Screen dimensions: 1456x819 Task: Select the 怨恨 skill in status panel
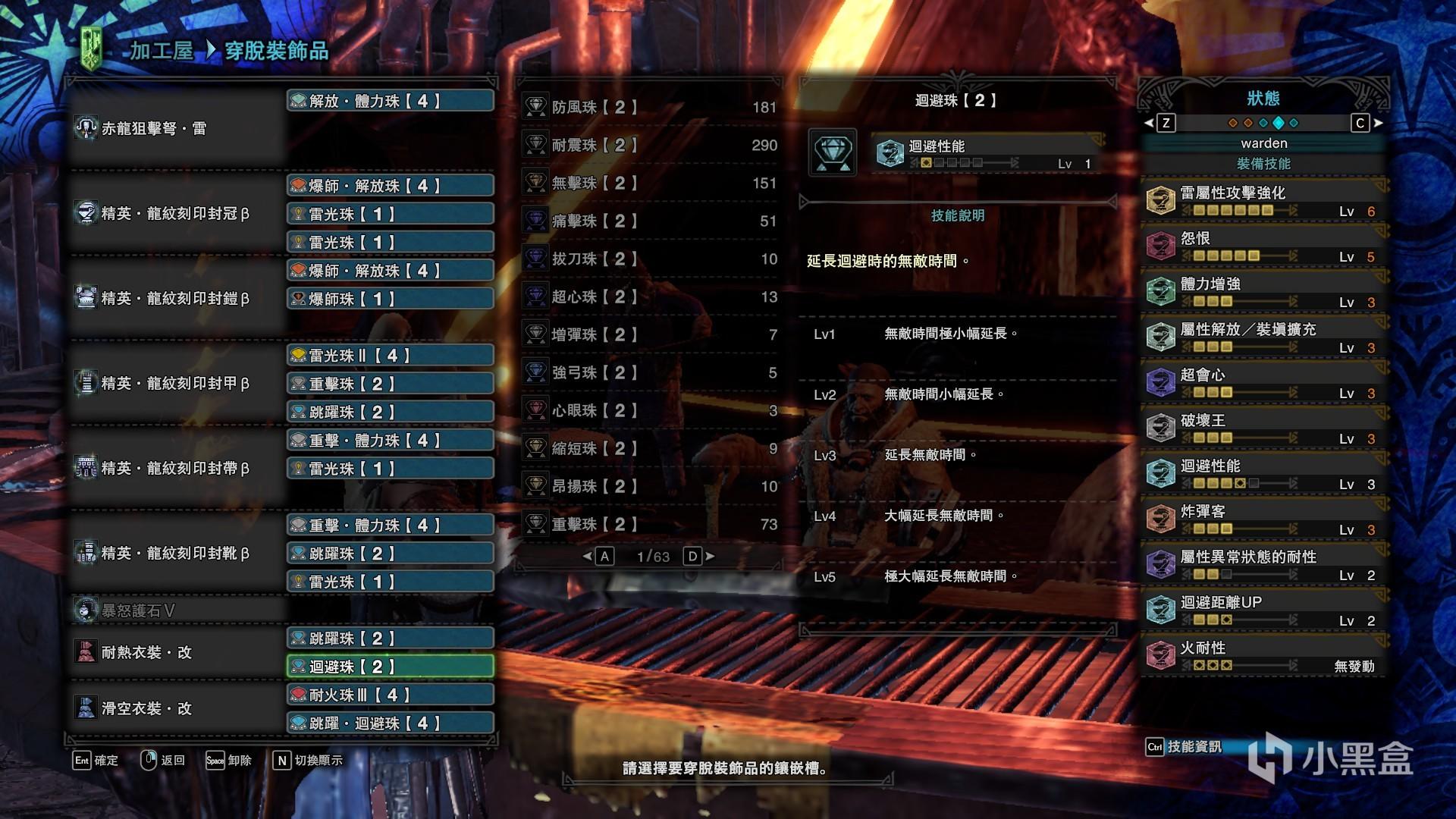point(1264,246)
